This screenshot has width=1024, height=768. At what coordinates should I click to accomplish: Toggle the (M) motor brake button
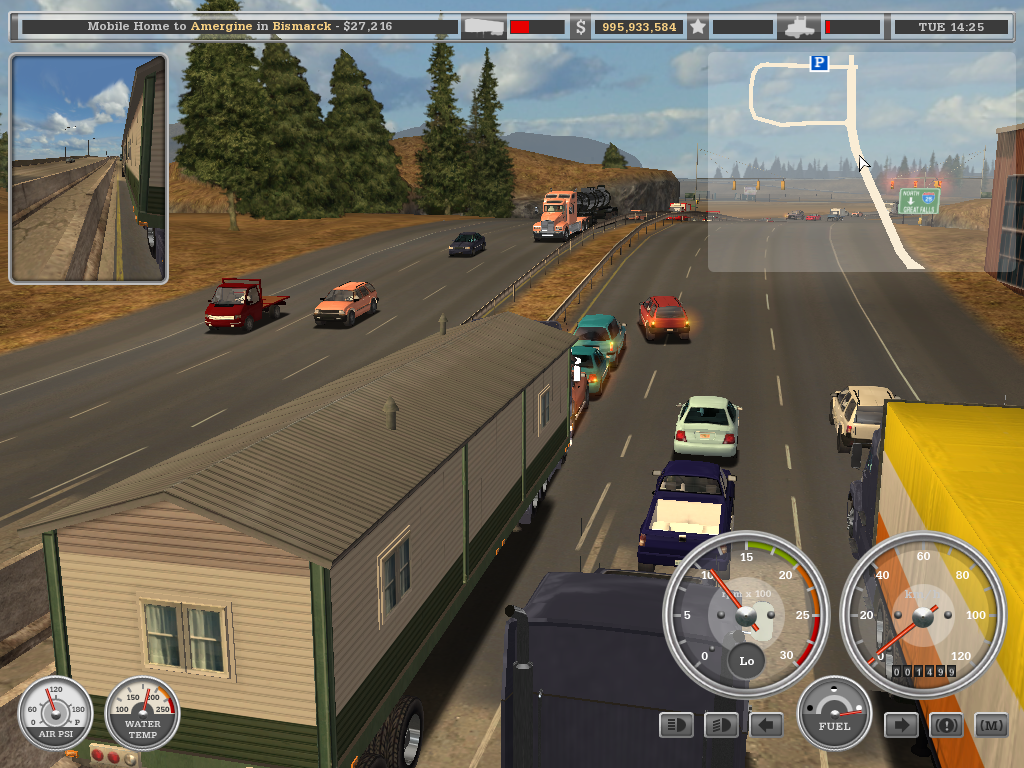point(991,725)
